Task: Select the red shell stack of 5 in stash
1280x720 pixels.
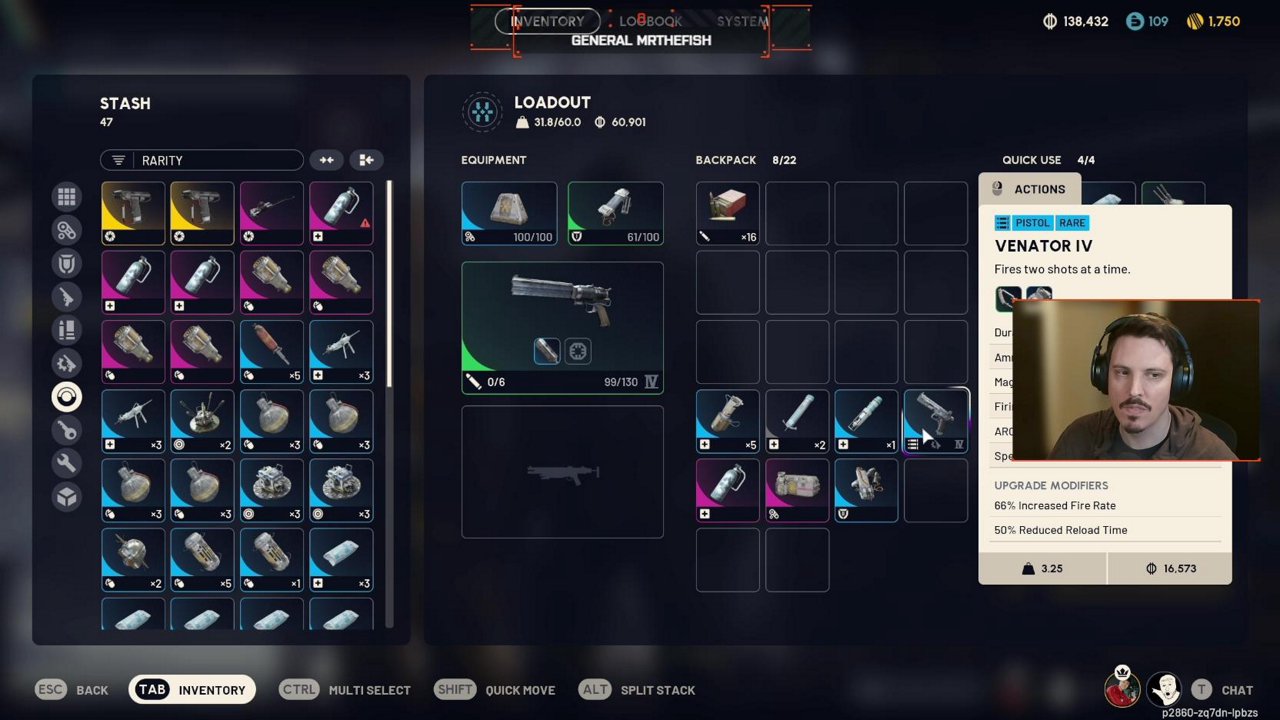Action: 271,351
